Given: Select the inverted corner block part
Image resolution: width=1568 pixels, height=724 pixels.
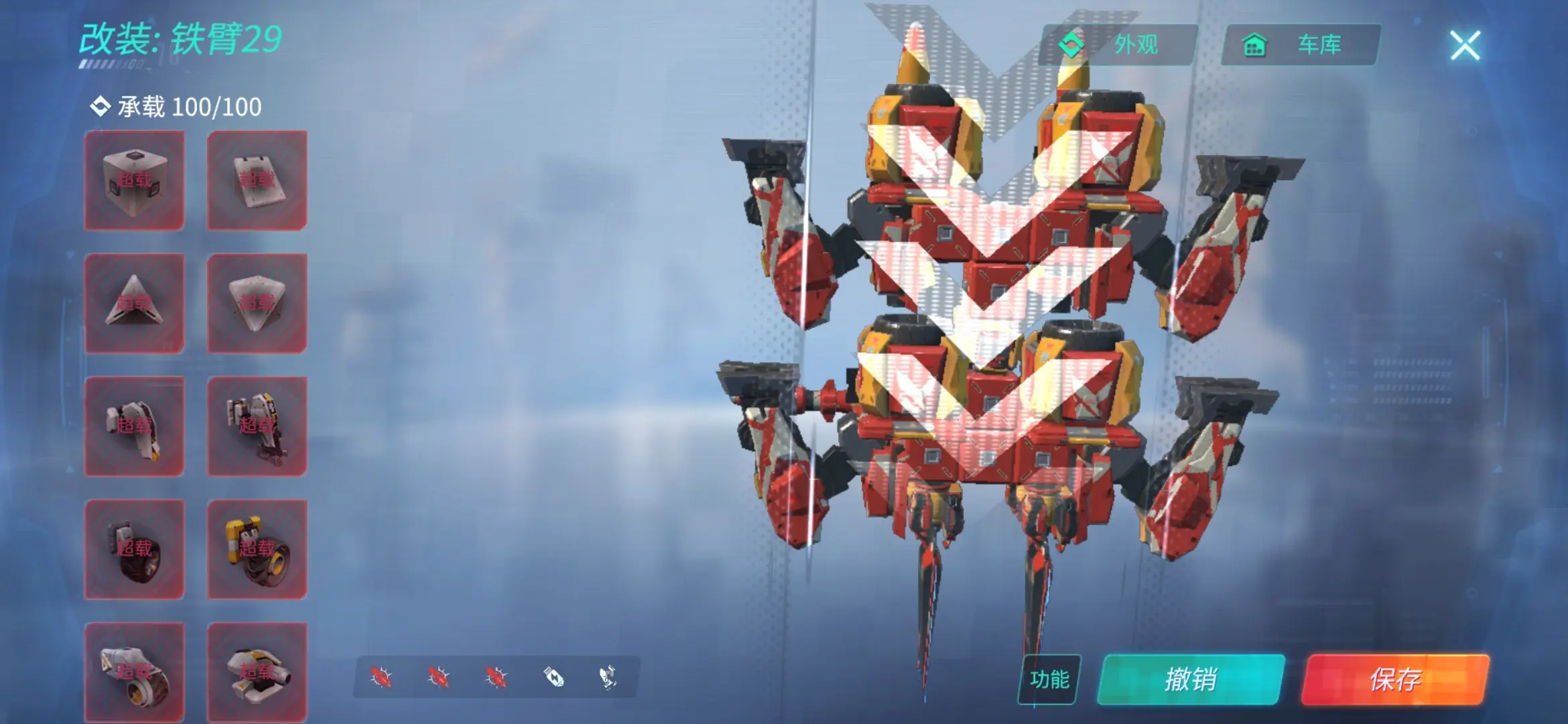Looking at the screenshot, I should coord(257,303).
